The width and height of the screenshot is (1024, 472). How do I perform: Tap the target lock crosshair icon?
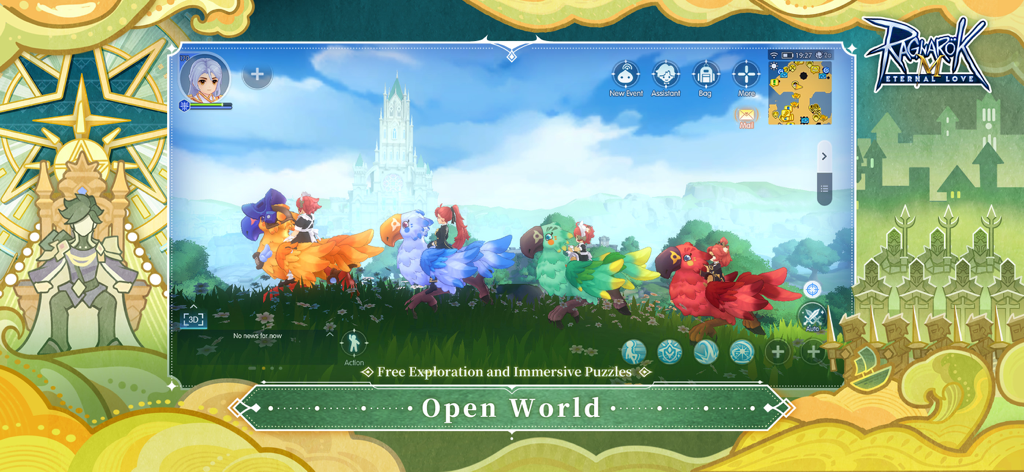[812, 290]
